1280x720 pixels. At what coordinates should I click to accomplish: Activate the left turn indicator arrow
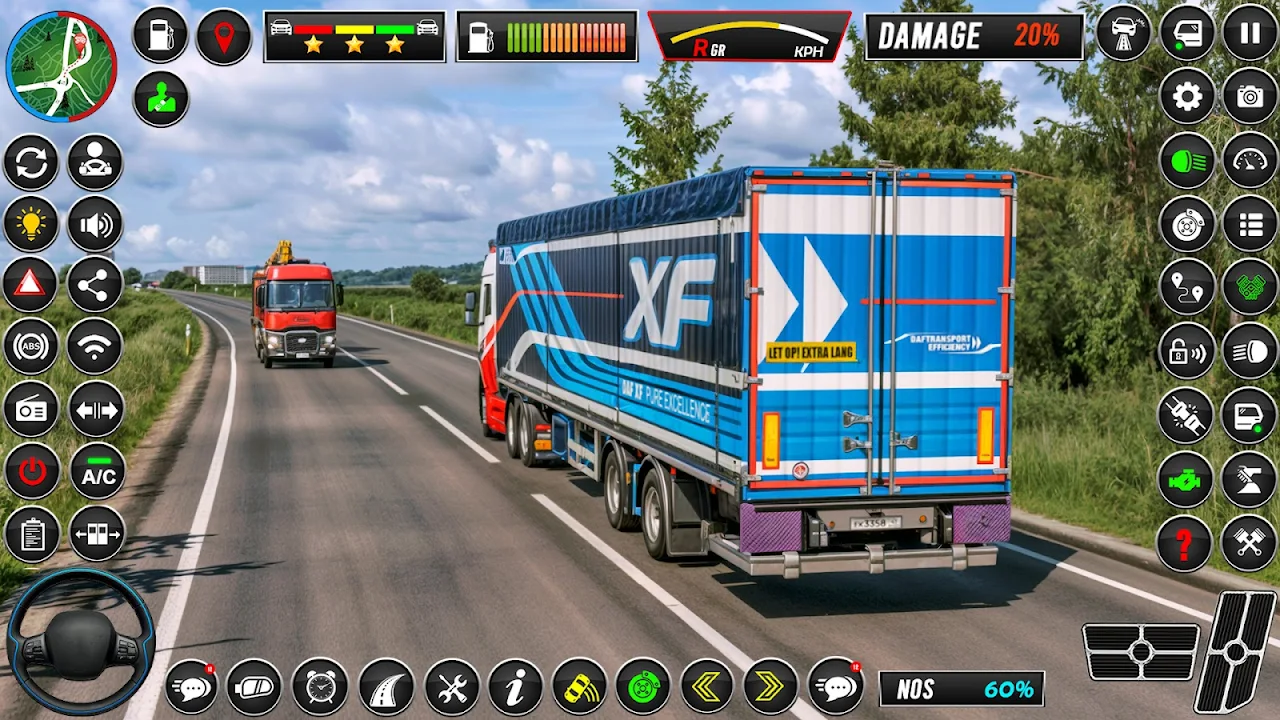tap(707, 687)
